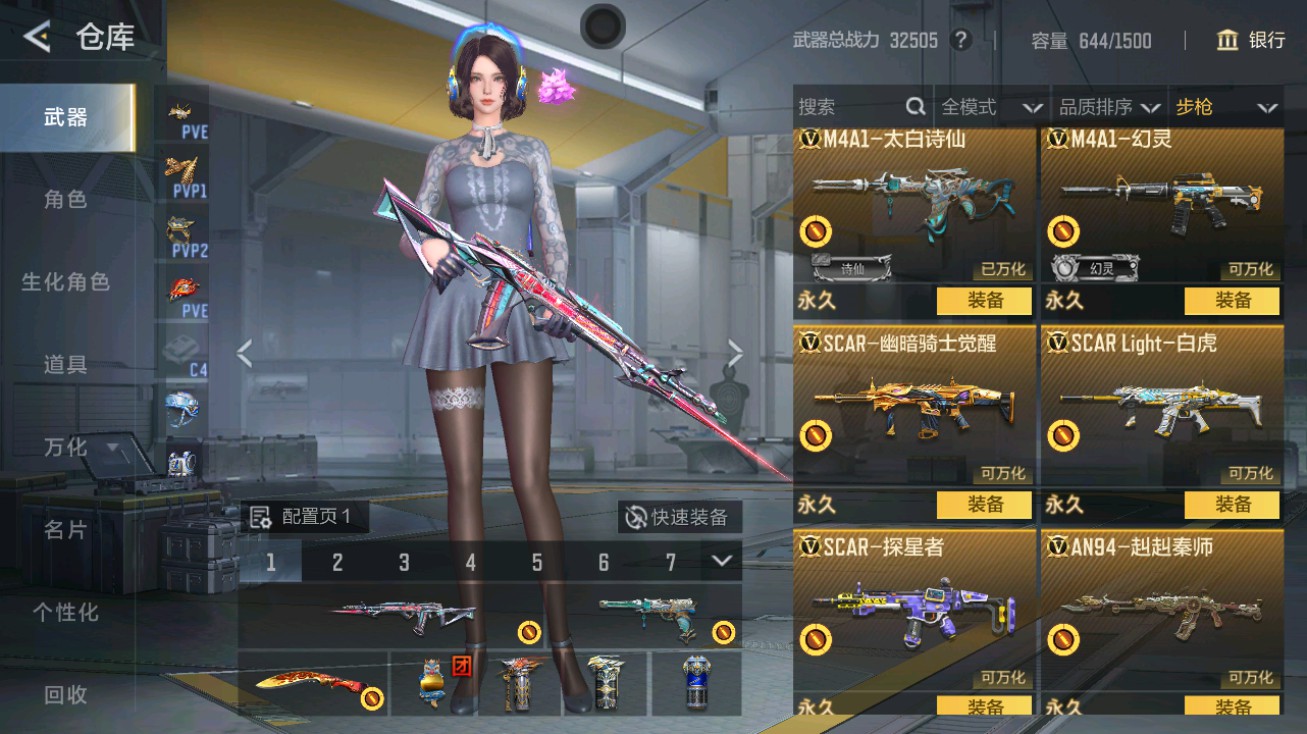
Task: Open the 银行 bank icon
Action: click(1229, 41)
